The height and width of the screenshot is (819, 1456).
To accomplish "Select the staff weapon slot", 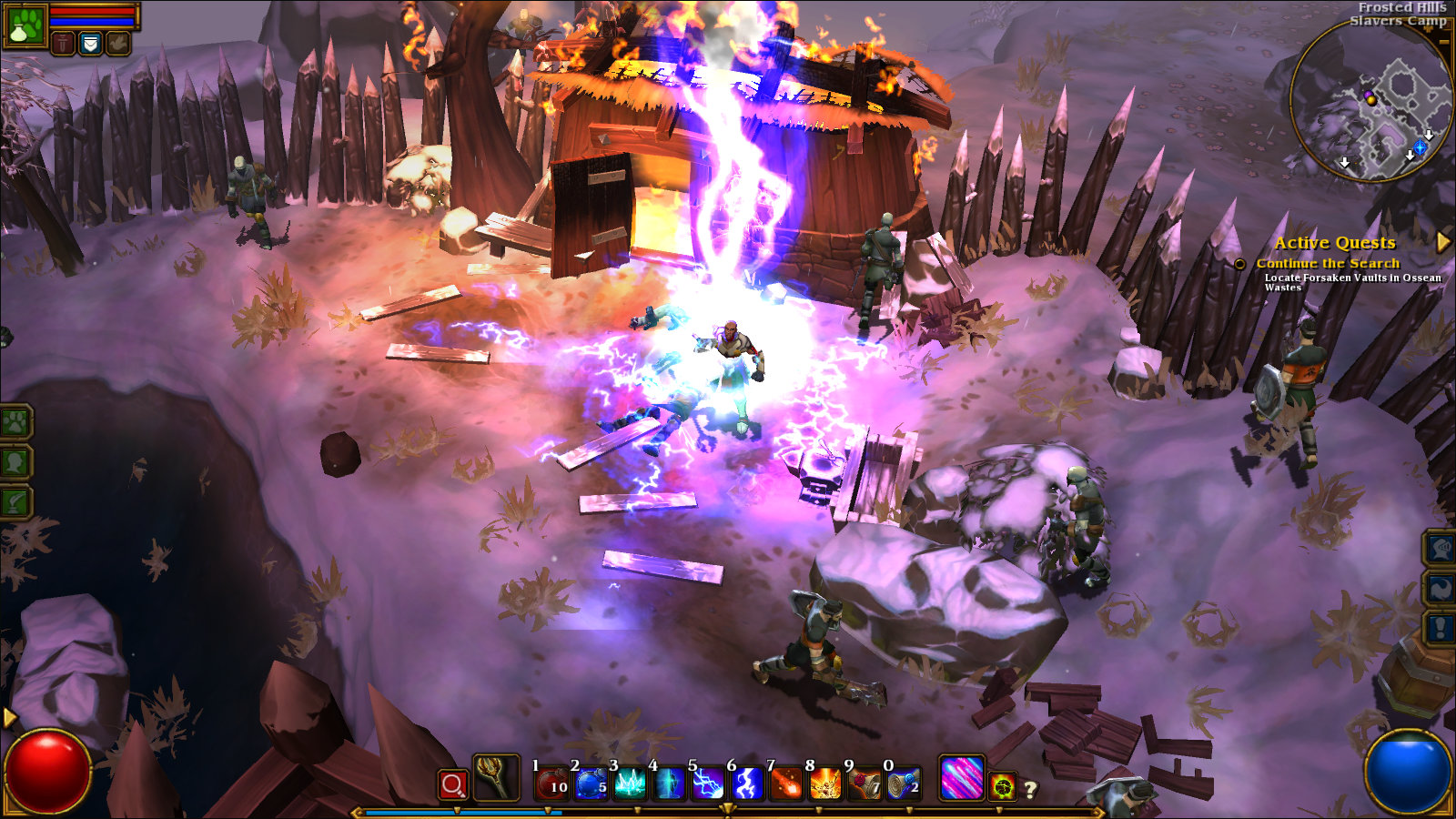I will click(496, 778).
